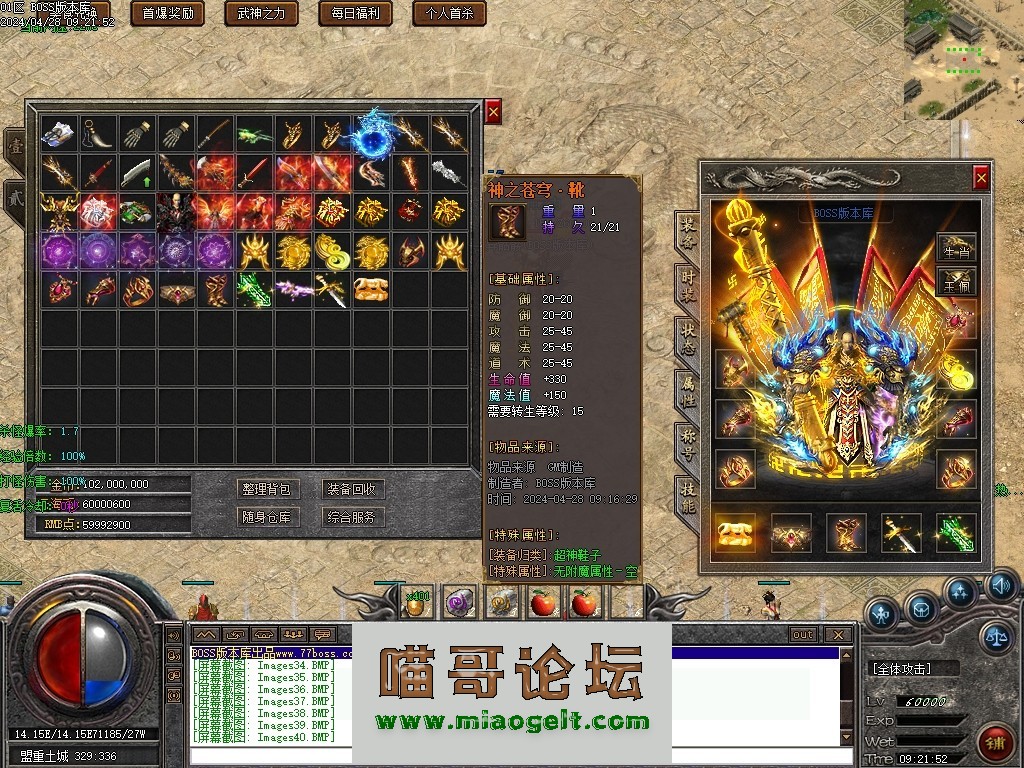Open the 玉佩 jade pendant button
Screen dimensions: 1024x768
pyautogui.click(x=957, y=286)
